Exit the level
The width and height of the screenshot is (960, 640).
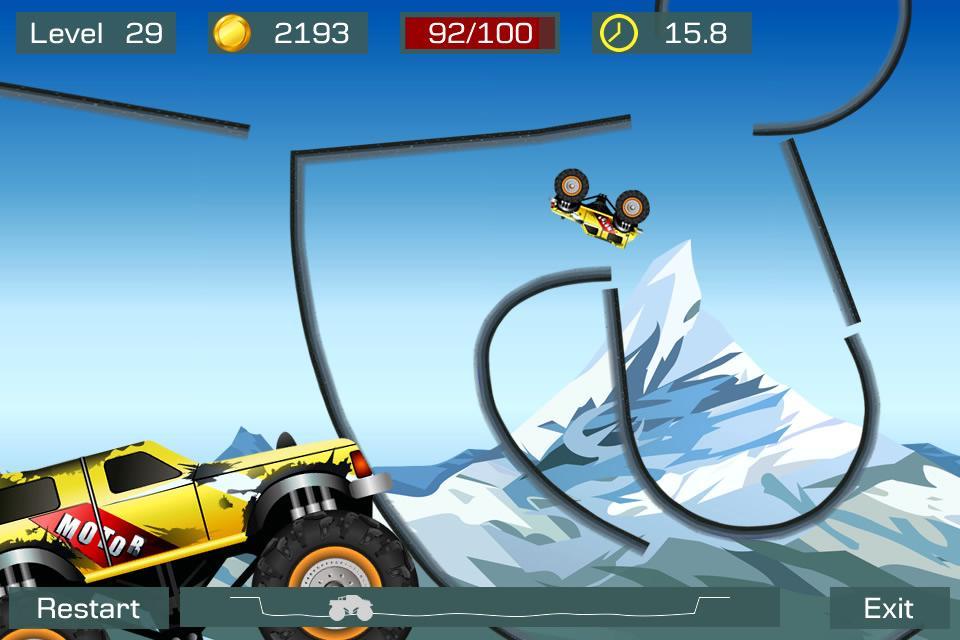tap(888, 608)
